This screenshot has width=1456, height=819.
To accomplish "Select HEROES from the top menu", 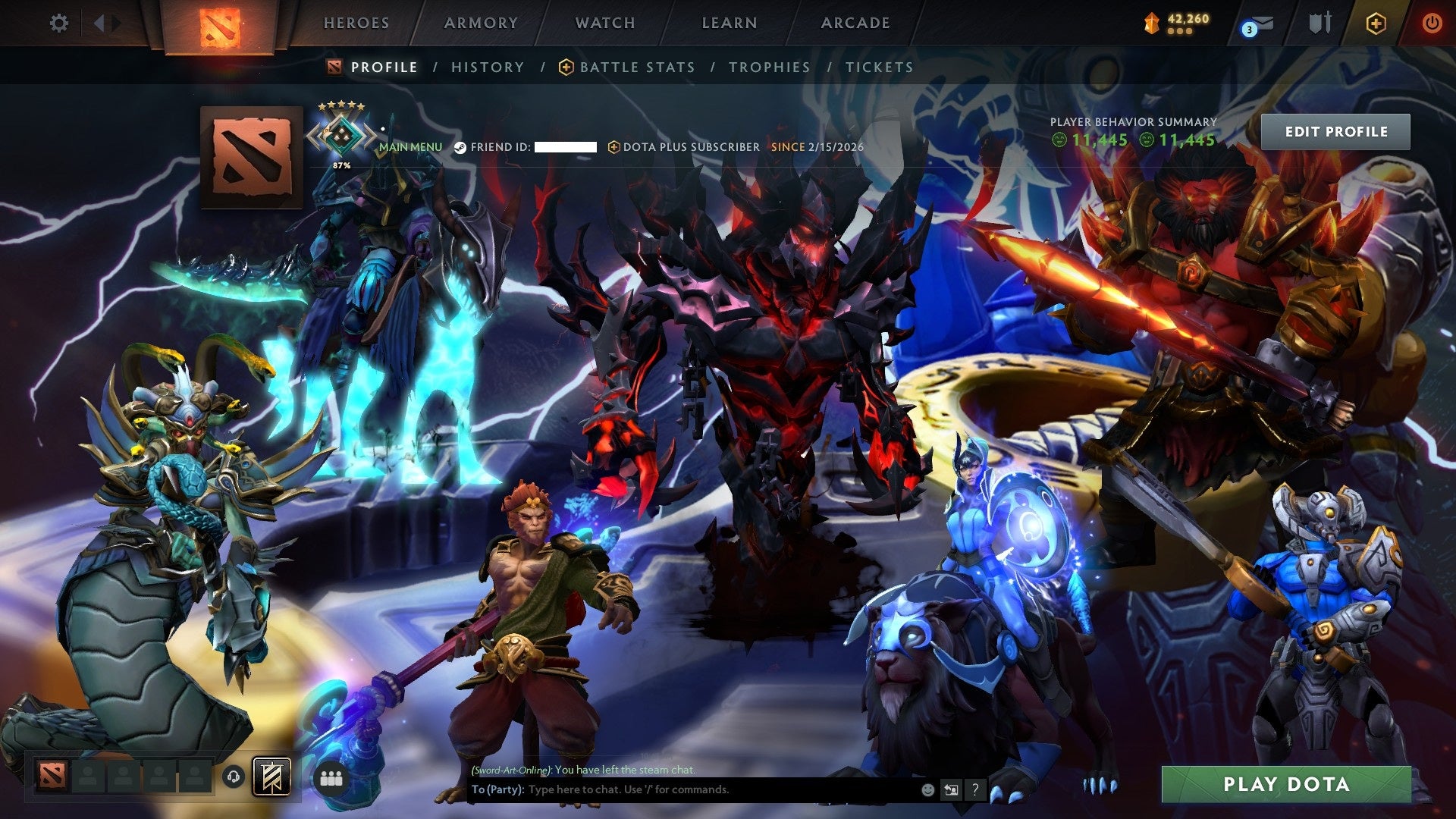I will point(356,23).
